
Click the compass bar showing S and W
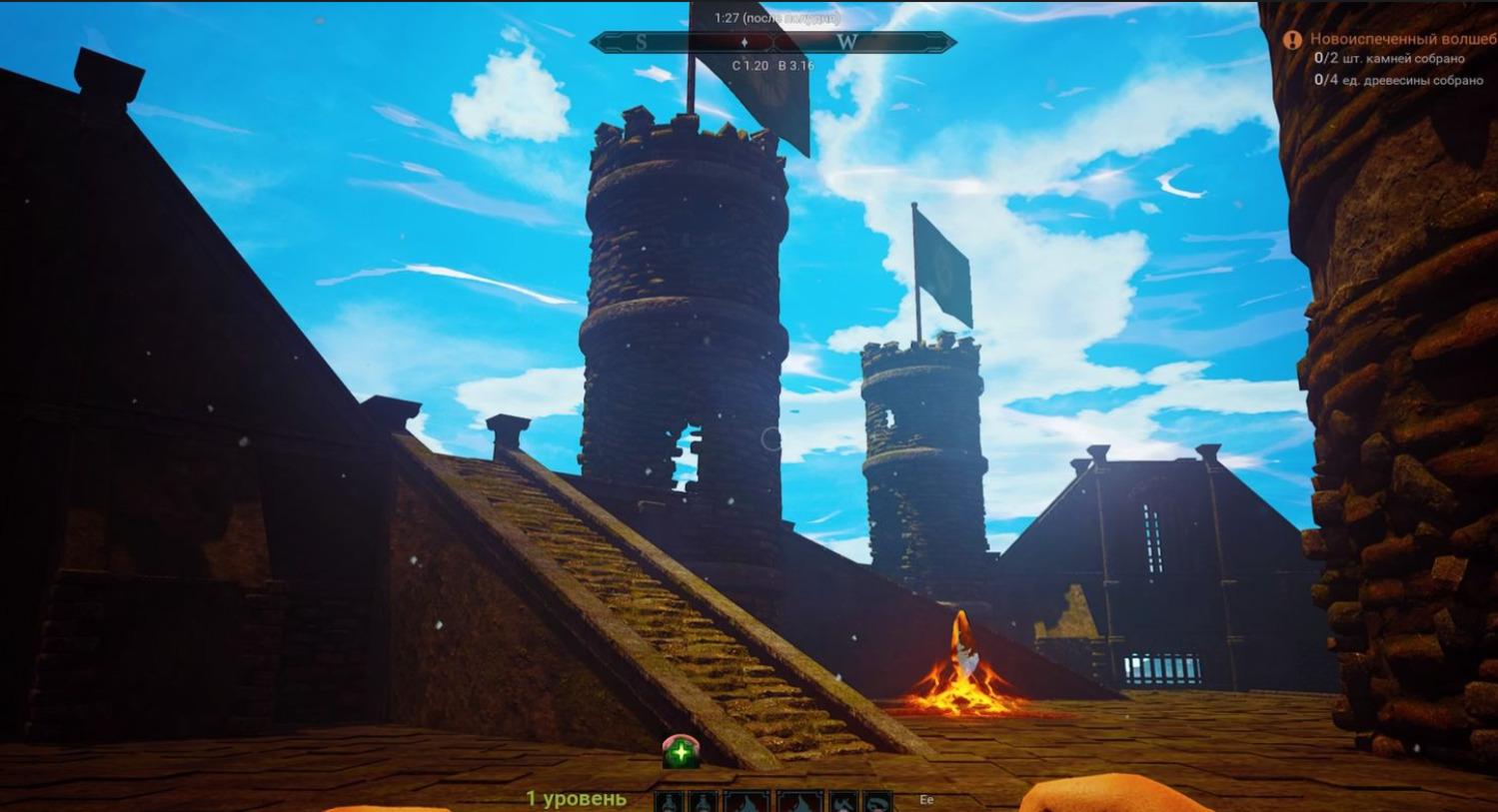(772, 42)
